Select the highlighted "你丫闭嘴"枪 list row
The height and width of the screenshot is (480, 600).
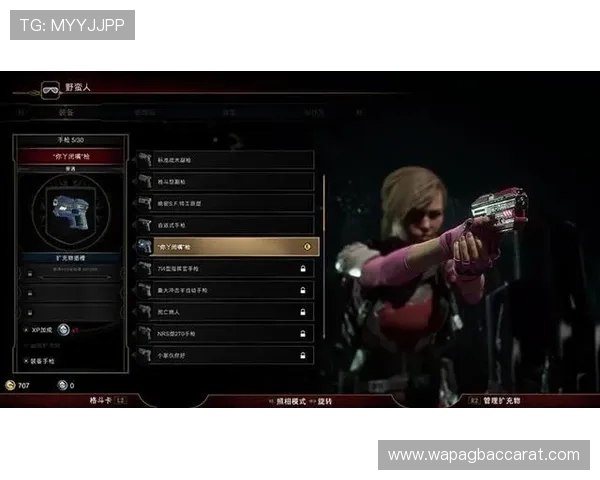[225, 246]
